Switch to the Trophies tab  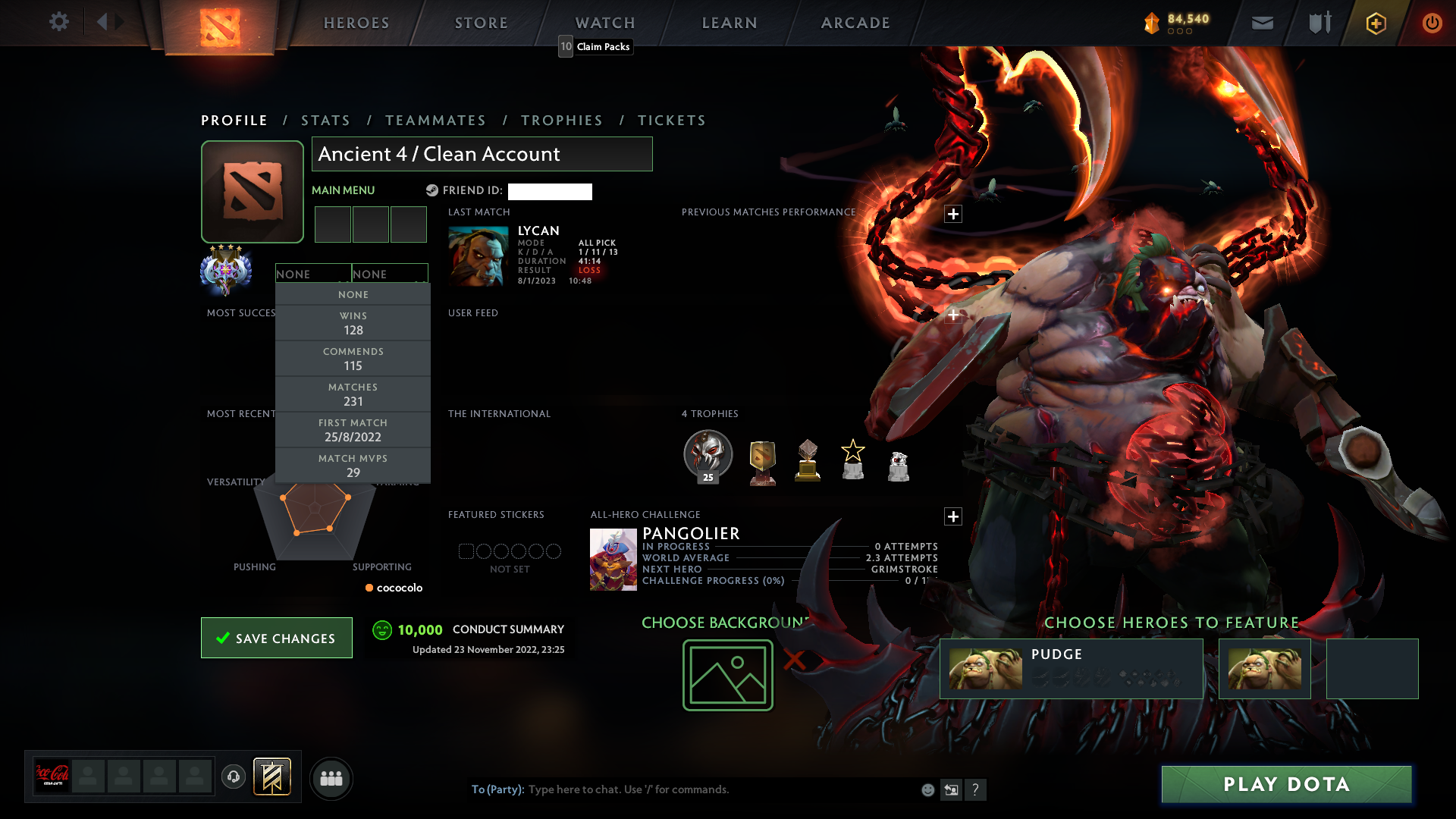(x=561, y=120)
